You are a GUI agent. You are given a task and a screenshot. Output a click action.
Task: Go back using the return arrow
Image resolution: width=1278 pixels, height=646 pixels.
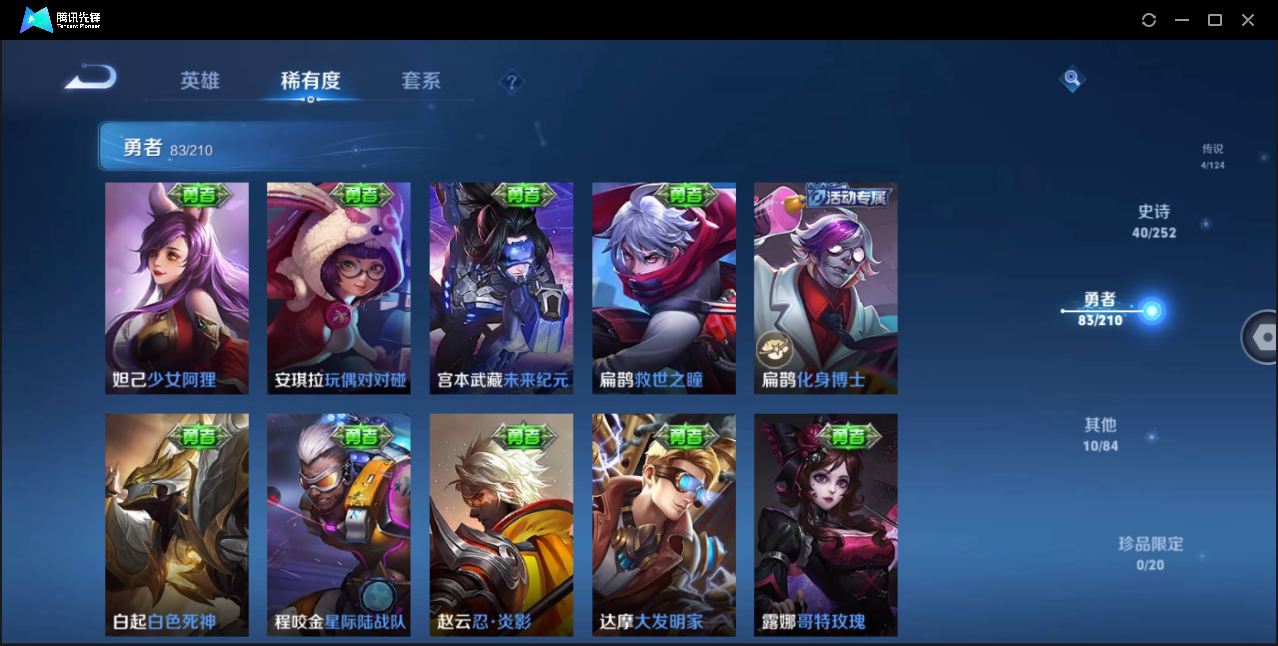pos(91,78)
